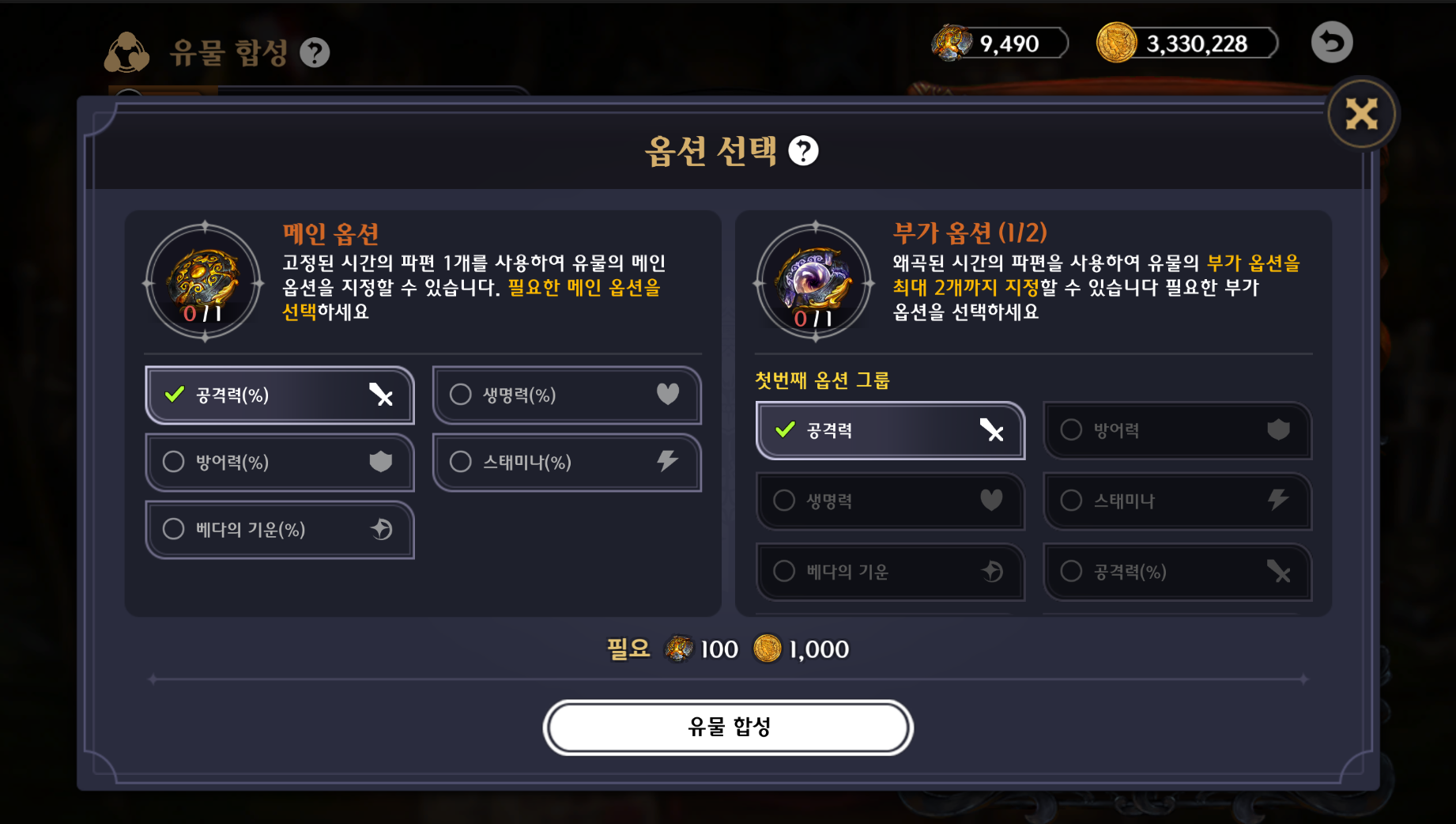The width and height of the screenshot is (1456, 824).
Task: Toggle sub option 공격력 with checkmark
Action: click(889, 430)
